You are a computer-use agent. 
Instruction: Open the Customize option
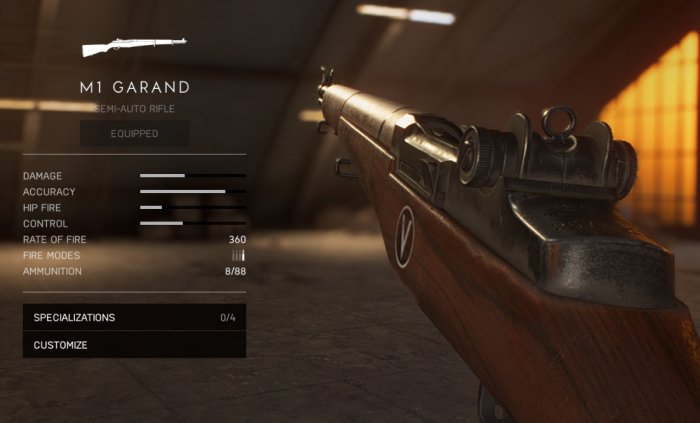pyautogui.click(x=134, y=345)
